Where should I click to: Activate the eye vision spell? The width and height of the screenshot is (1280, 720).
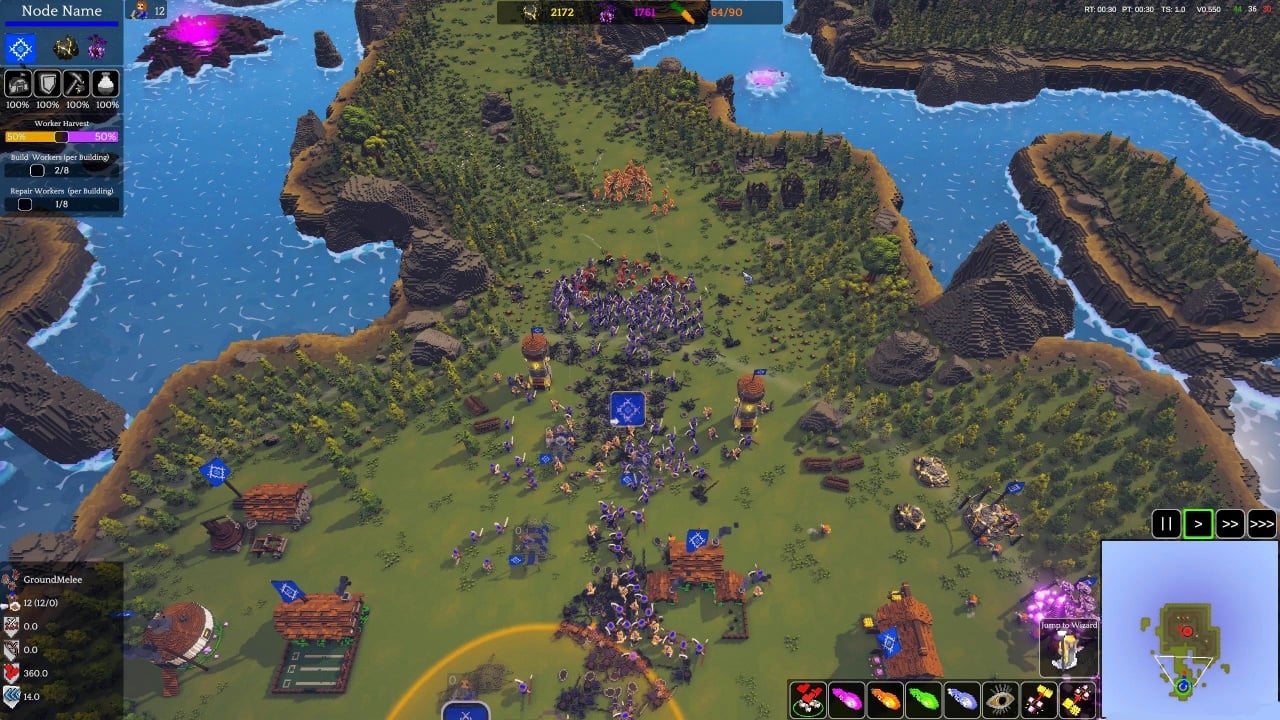(x=1000, y=698)
